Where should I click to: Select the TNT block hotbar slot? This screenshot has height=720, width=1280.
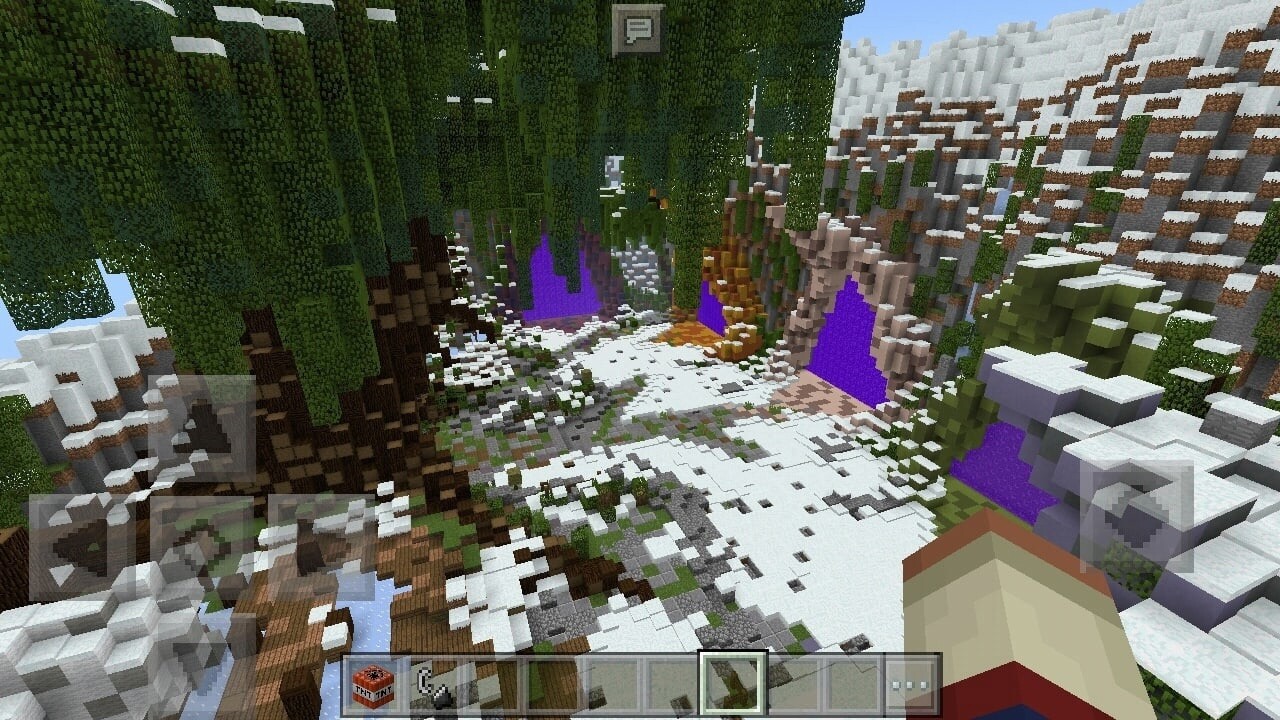373,685
